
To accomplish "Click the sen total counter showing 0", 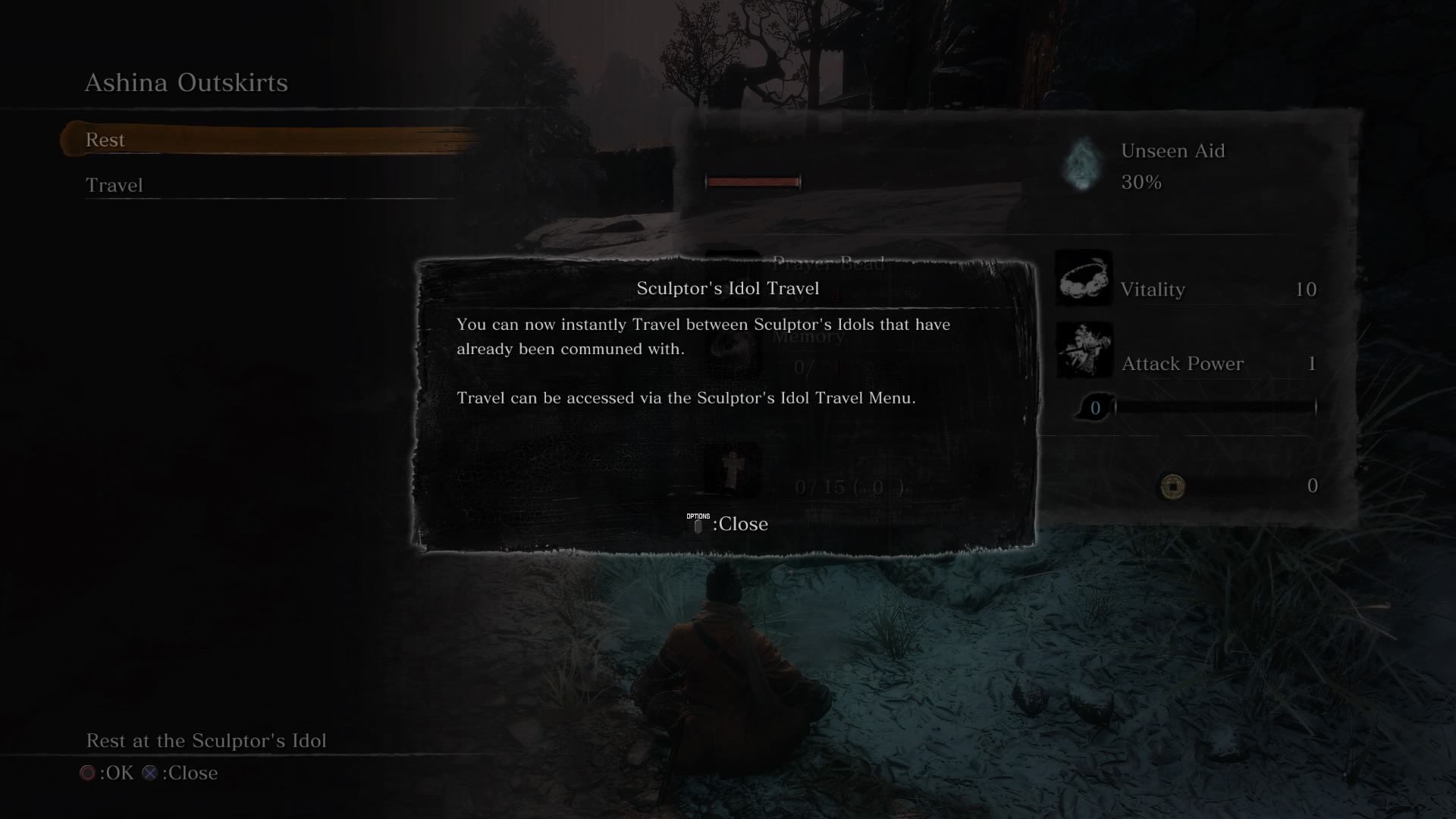I will coord(1312,486).
